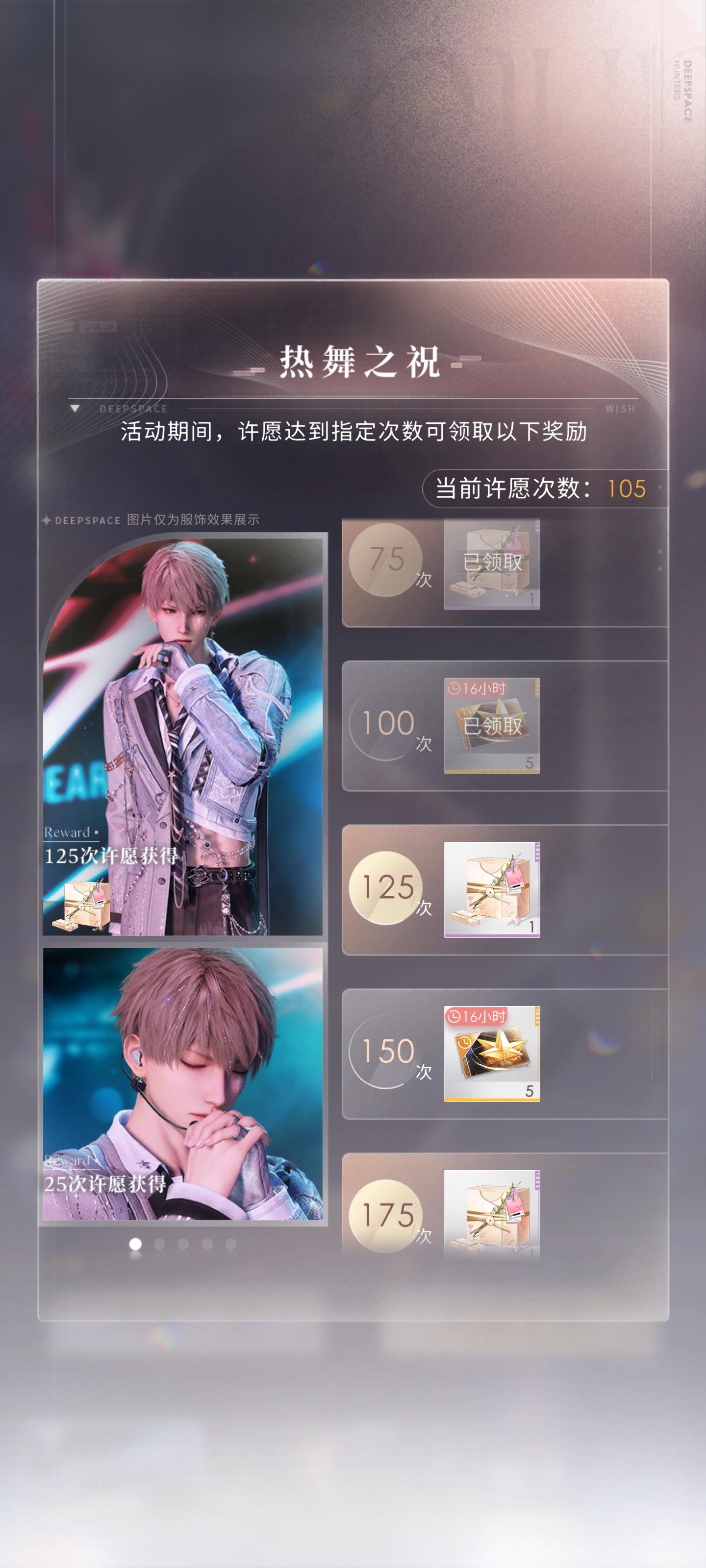The image size is (706, 1568).
Task: Switch to the WISH section label
Action: coord(620,409)
